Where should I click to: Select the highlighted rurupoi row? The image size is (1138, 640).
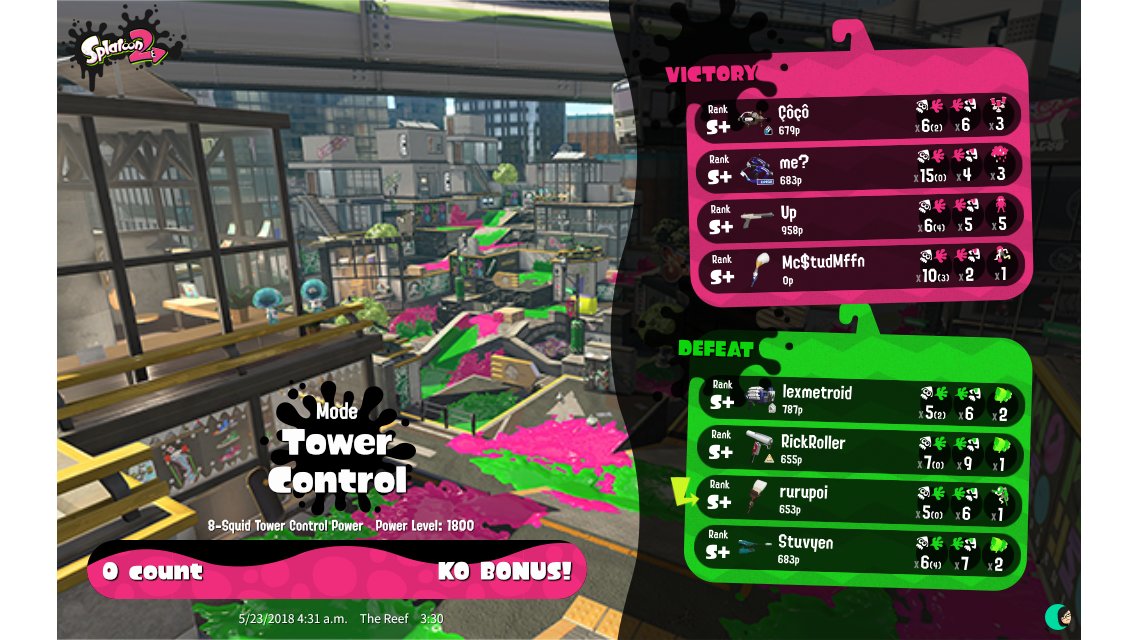point(858,502)
